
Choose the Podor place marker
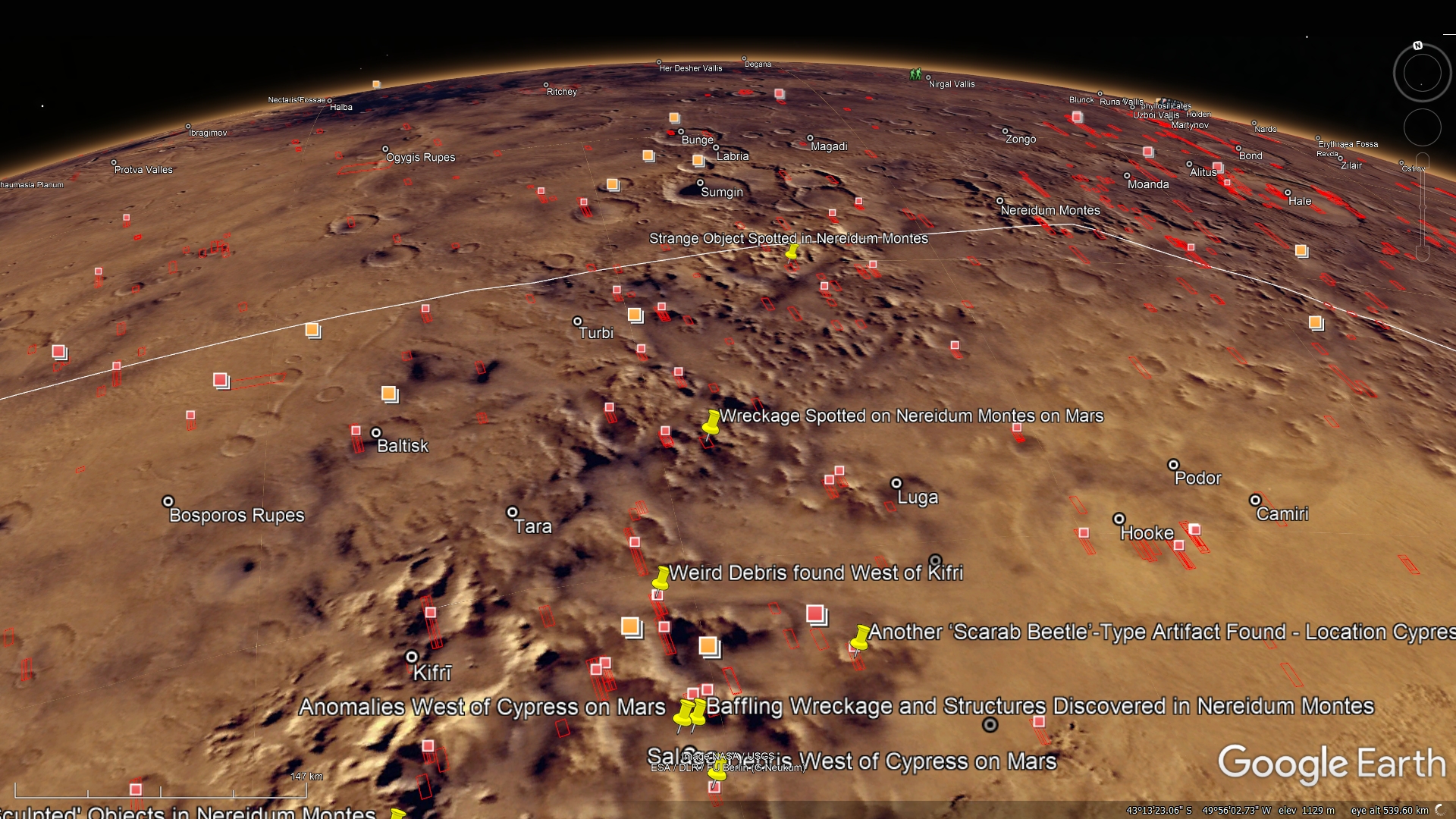pos(1173,465)
